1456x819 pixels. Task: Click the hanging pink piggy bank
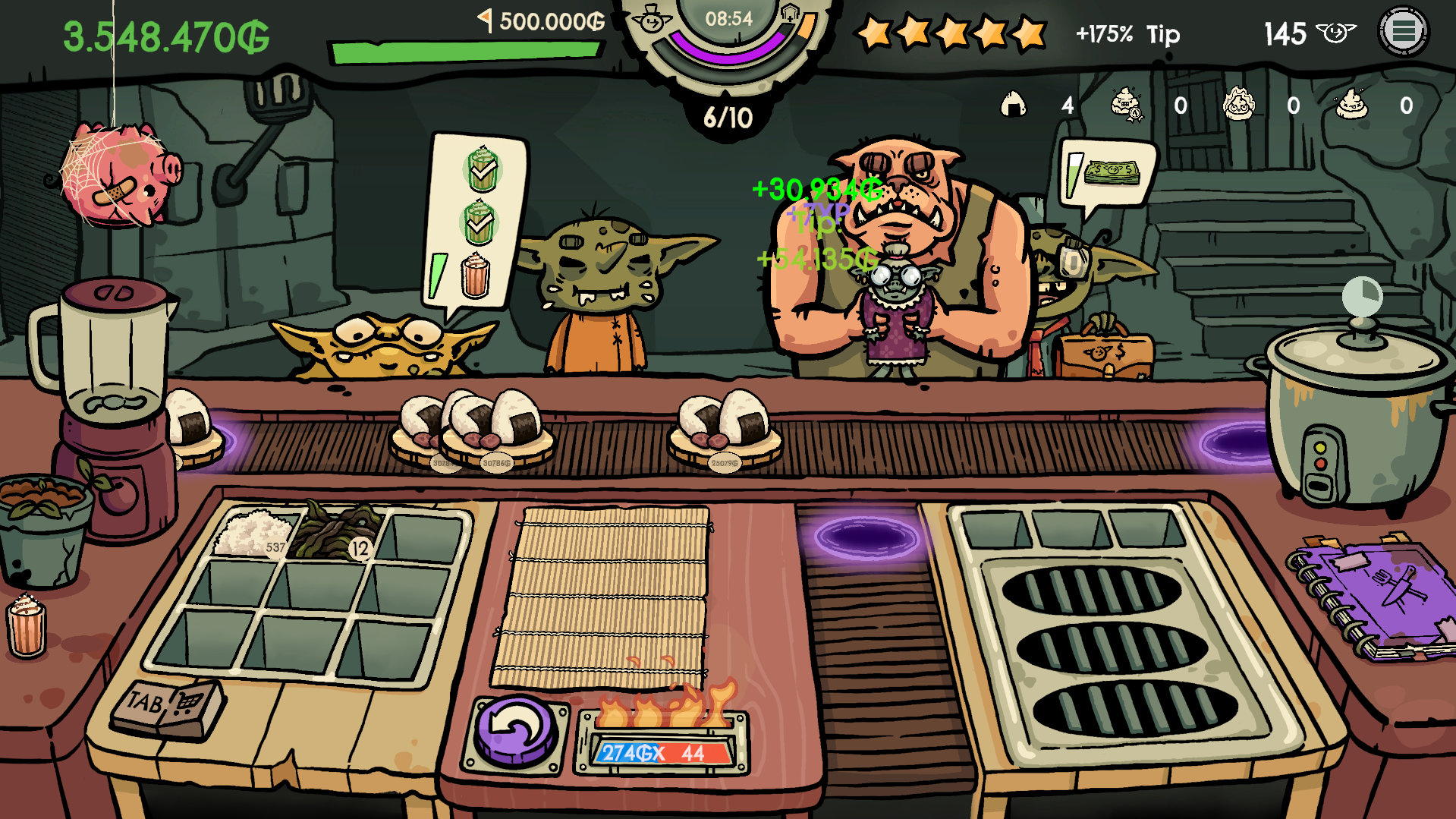[x=120, y=176]
